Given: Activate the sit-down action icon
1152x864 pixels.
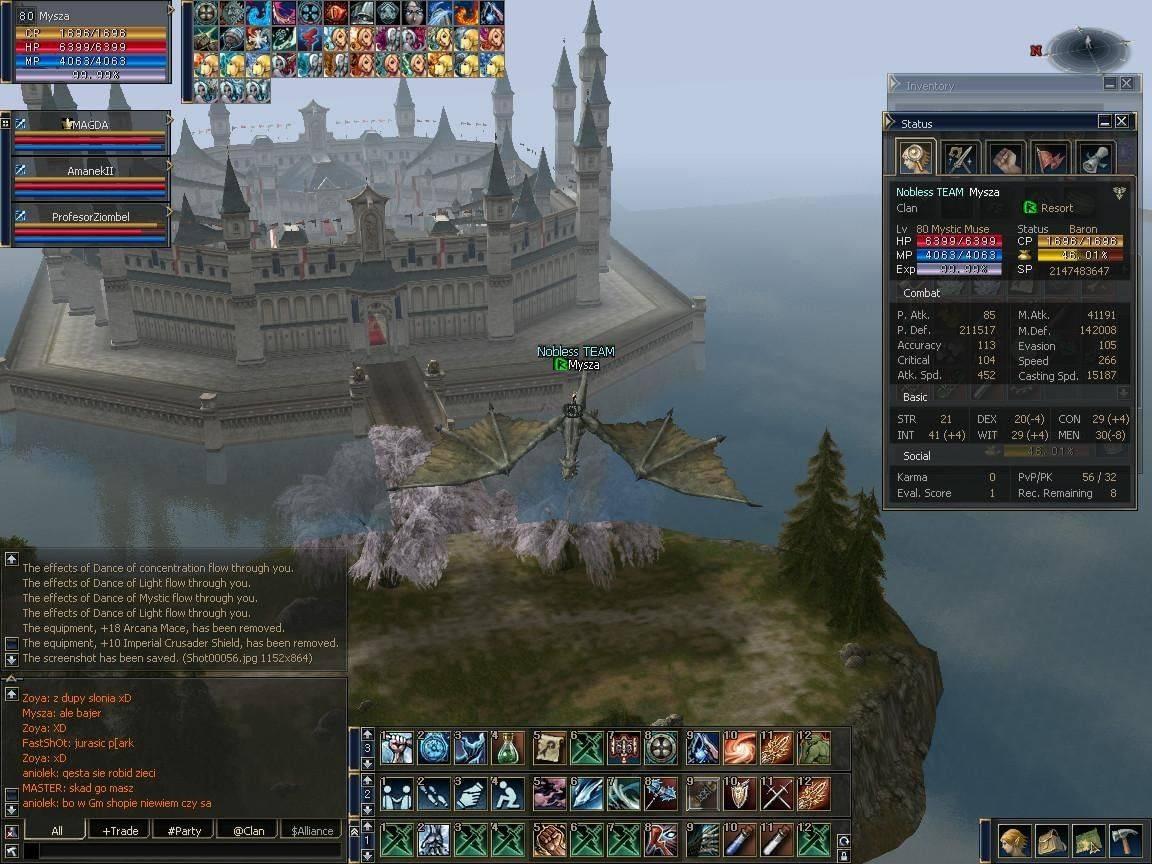Looking at the screenshot, I should [x=508, y=793].
